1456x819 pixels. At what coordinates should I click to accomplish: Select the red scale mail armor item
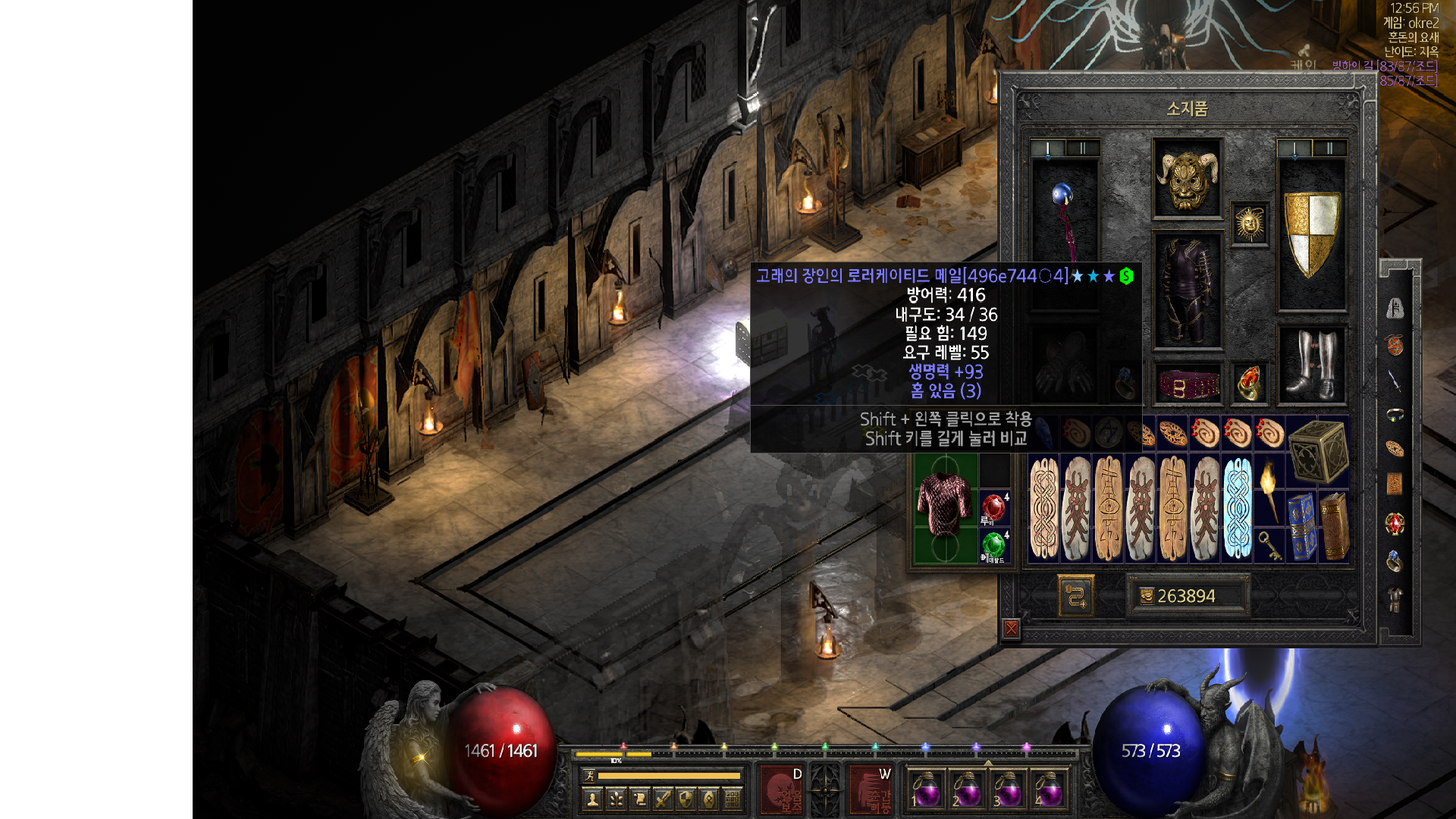pos(944,506)
